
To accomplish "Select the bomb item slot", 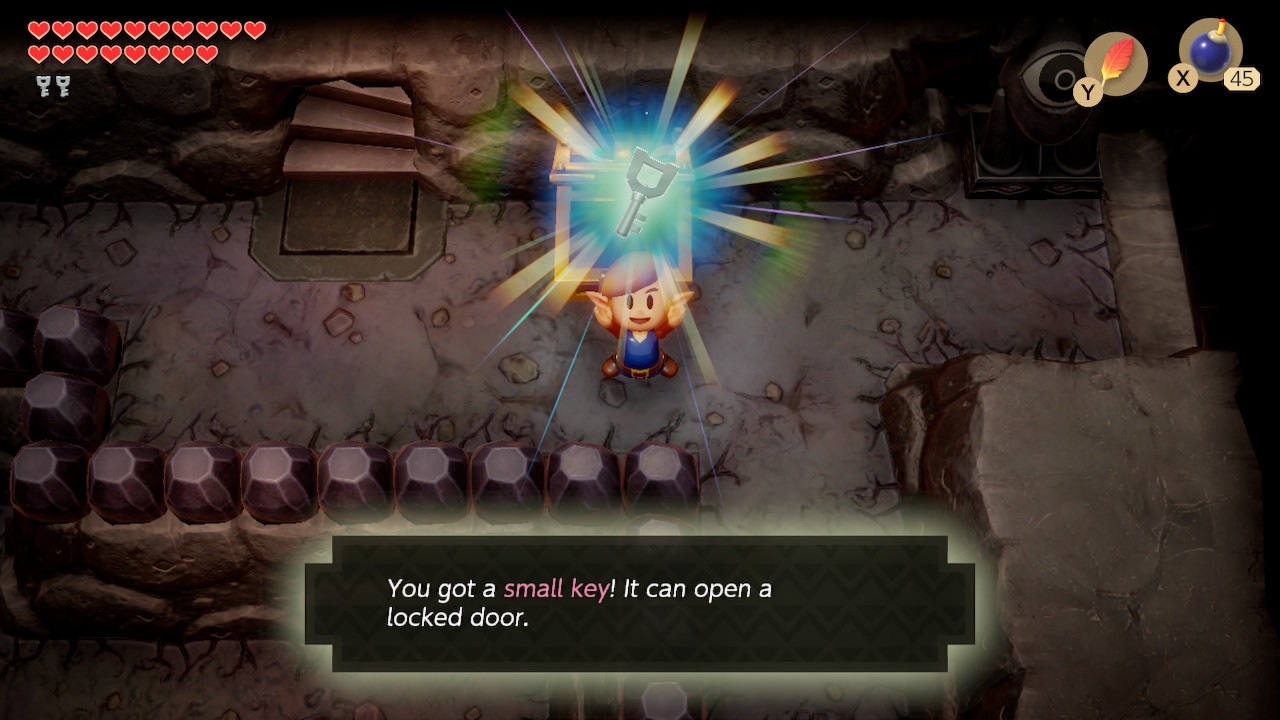I will coord(1210,51).
